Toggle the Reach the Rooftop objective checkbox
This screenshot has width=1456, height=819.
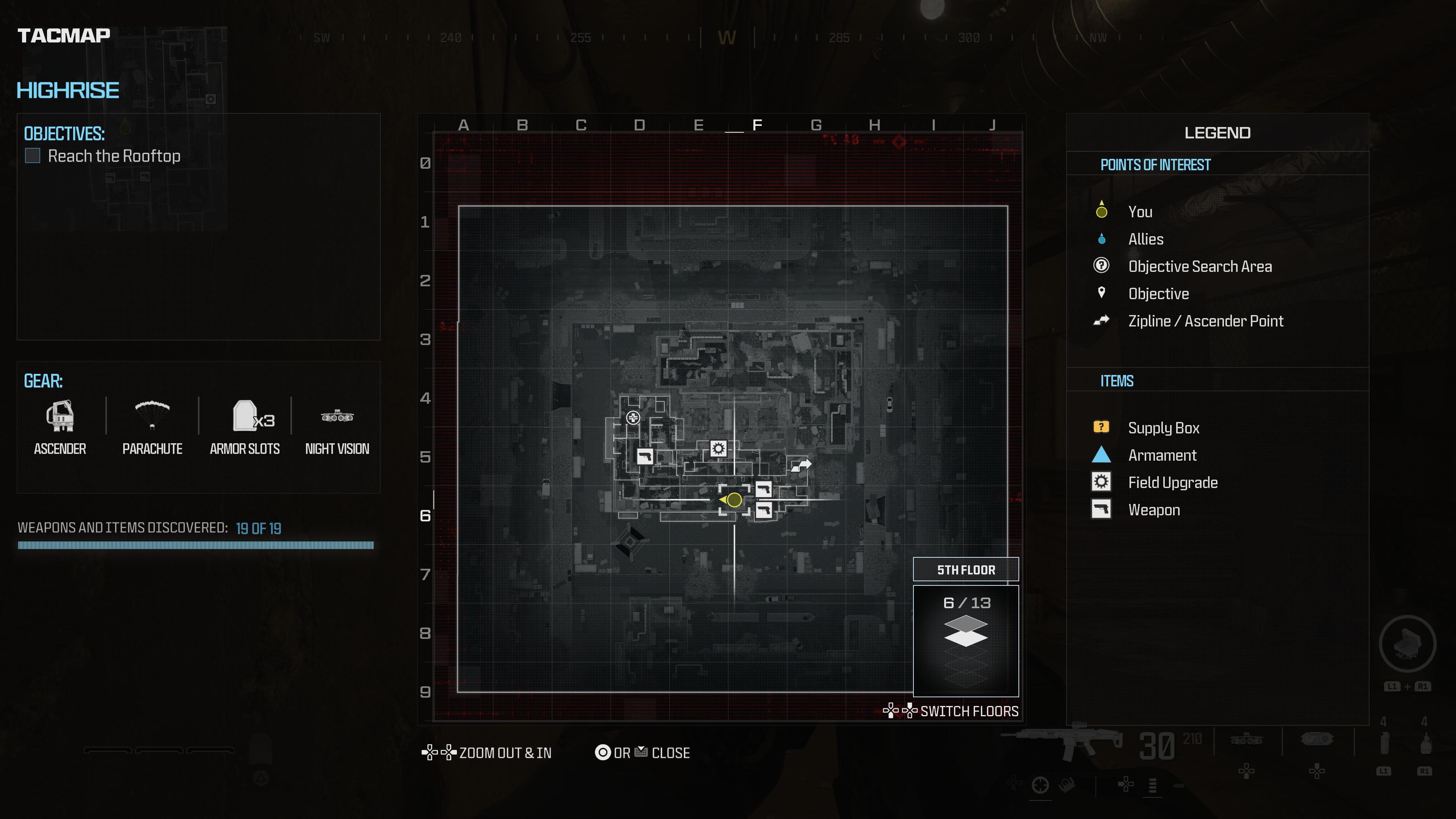pos(33,156)
